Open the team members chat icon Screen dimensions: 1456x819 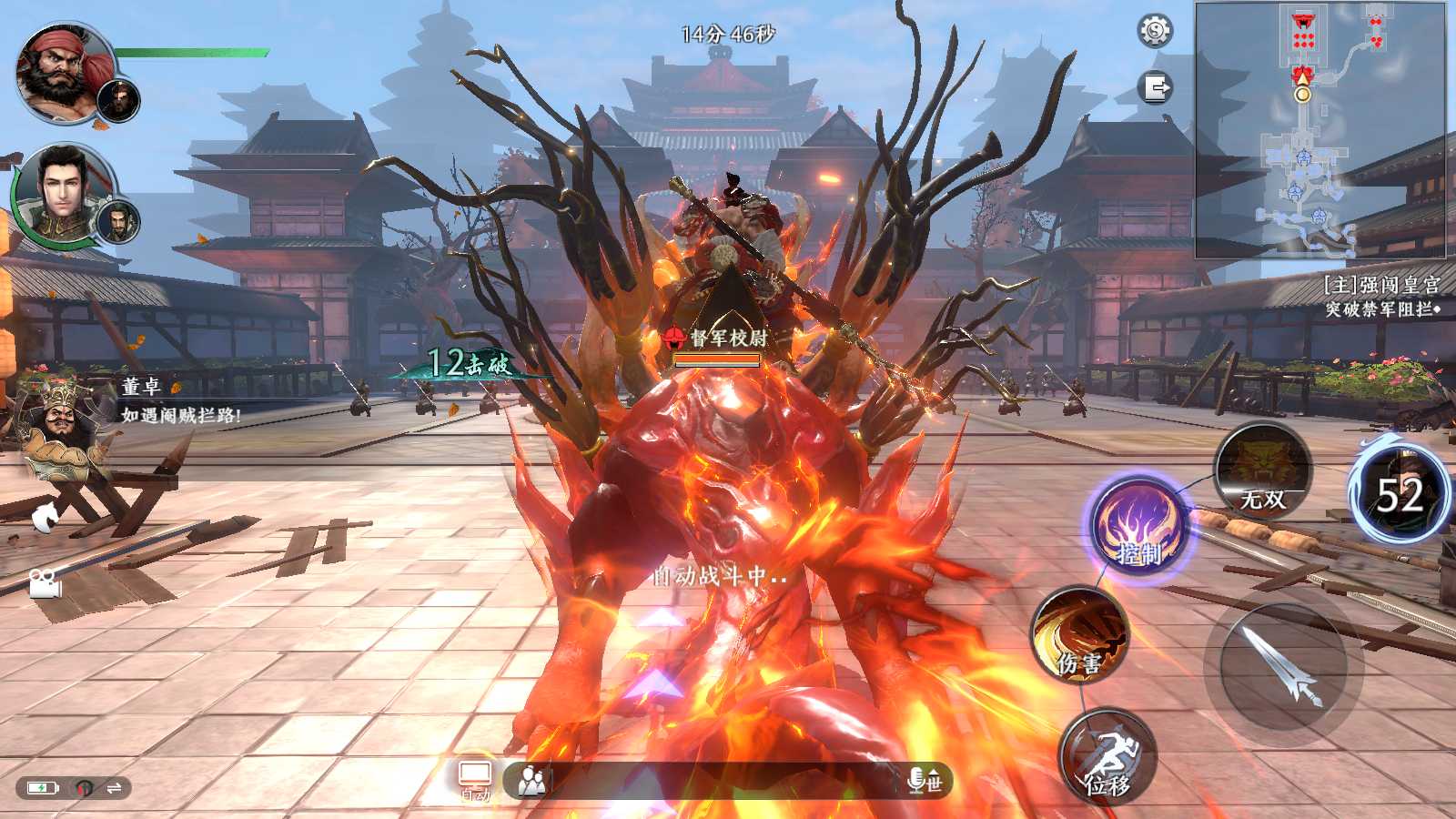coord(531,780)
